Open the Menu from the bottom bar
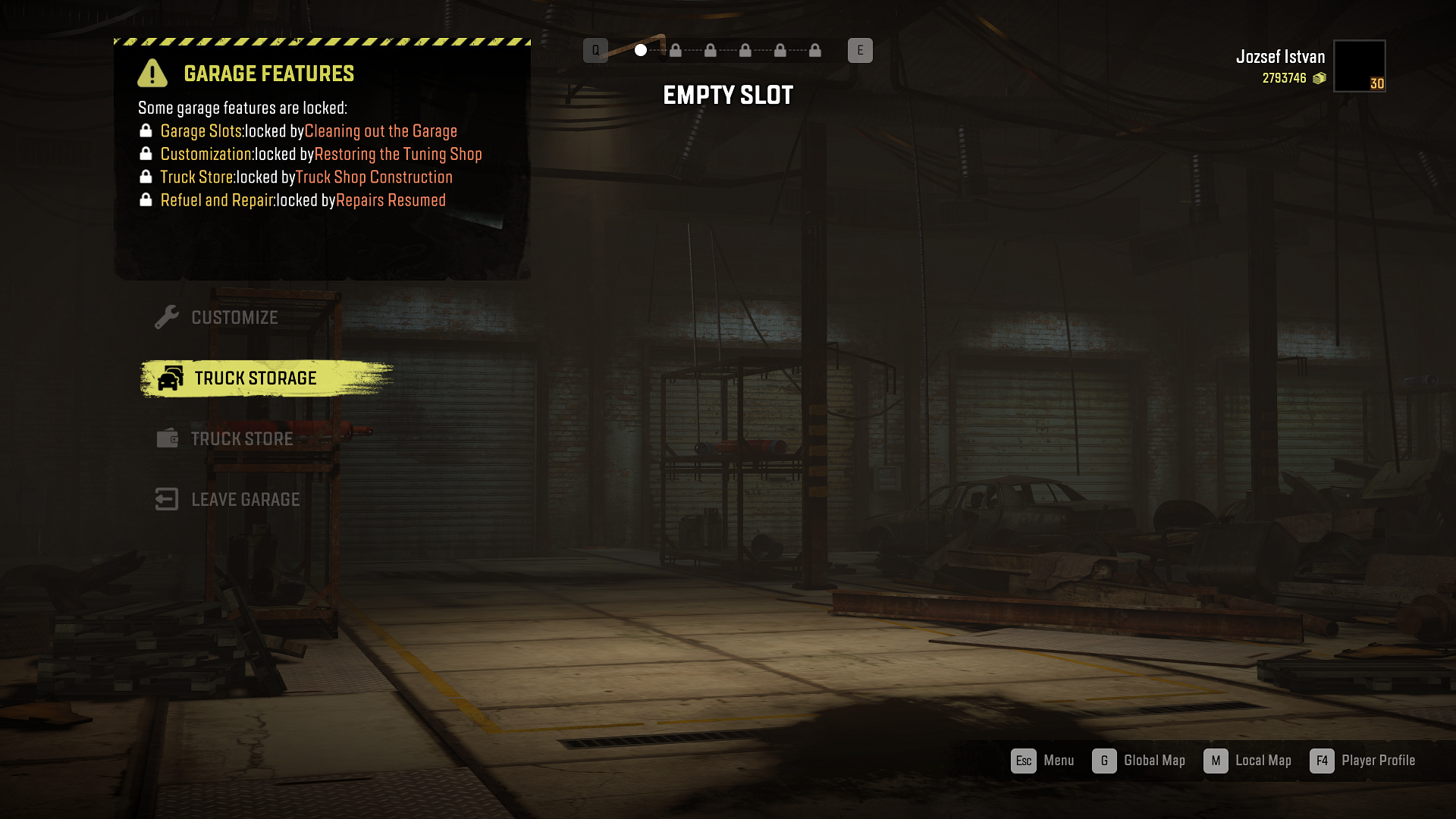The height and width of the screenshot is (819, 1456). click(x=1043, y=761)
